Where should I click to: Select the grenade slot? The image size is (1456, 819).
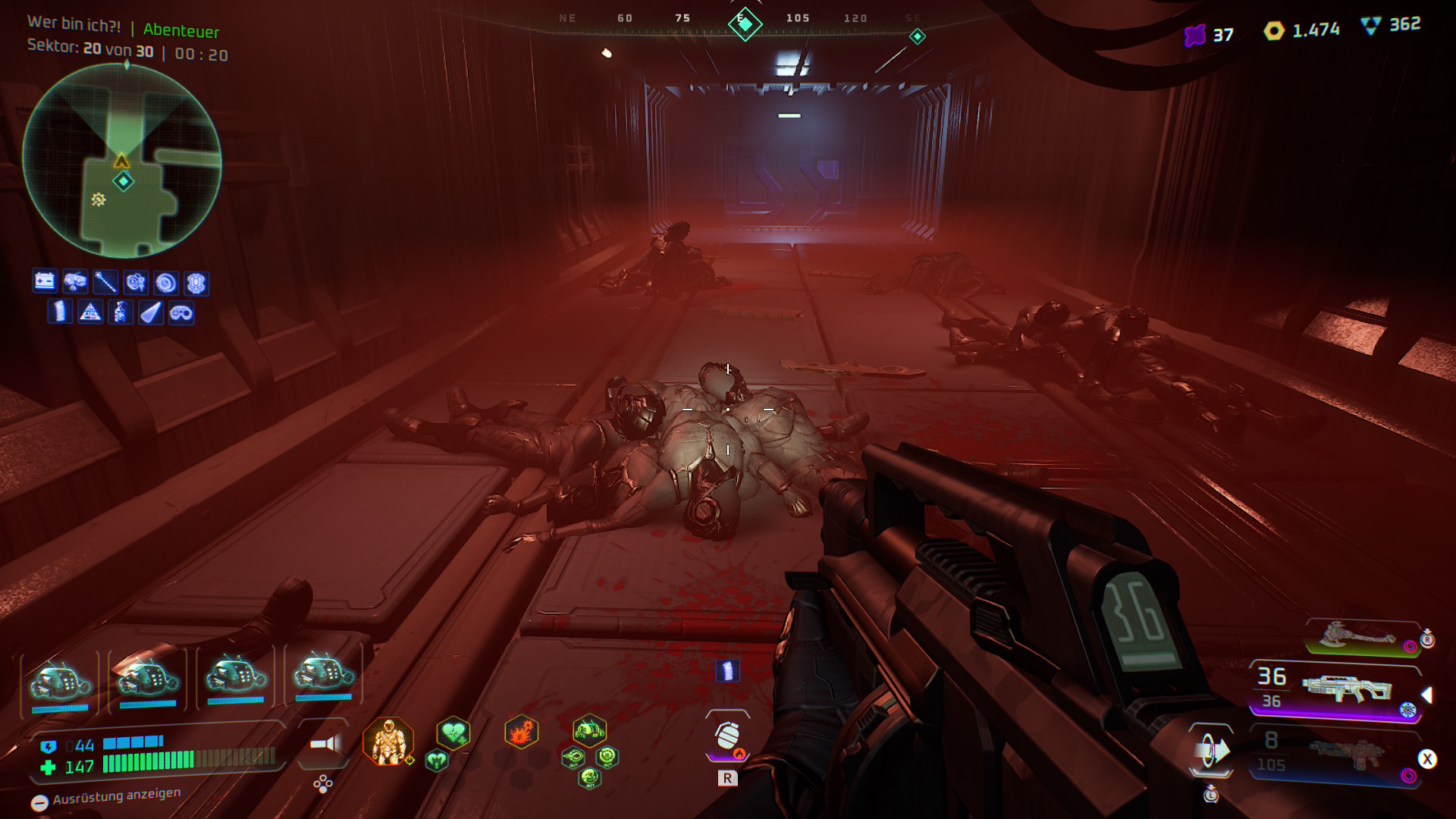[727, 735]
